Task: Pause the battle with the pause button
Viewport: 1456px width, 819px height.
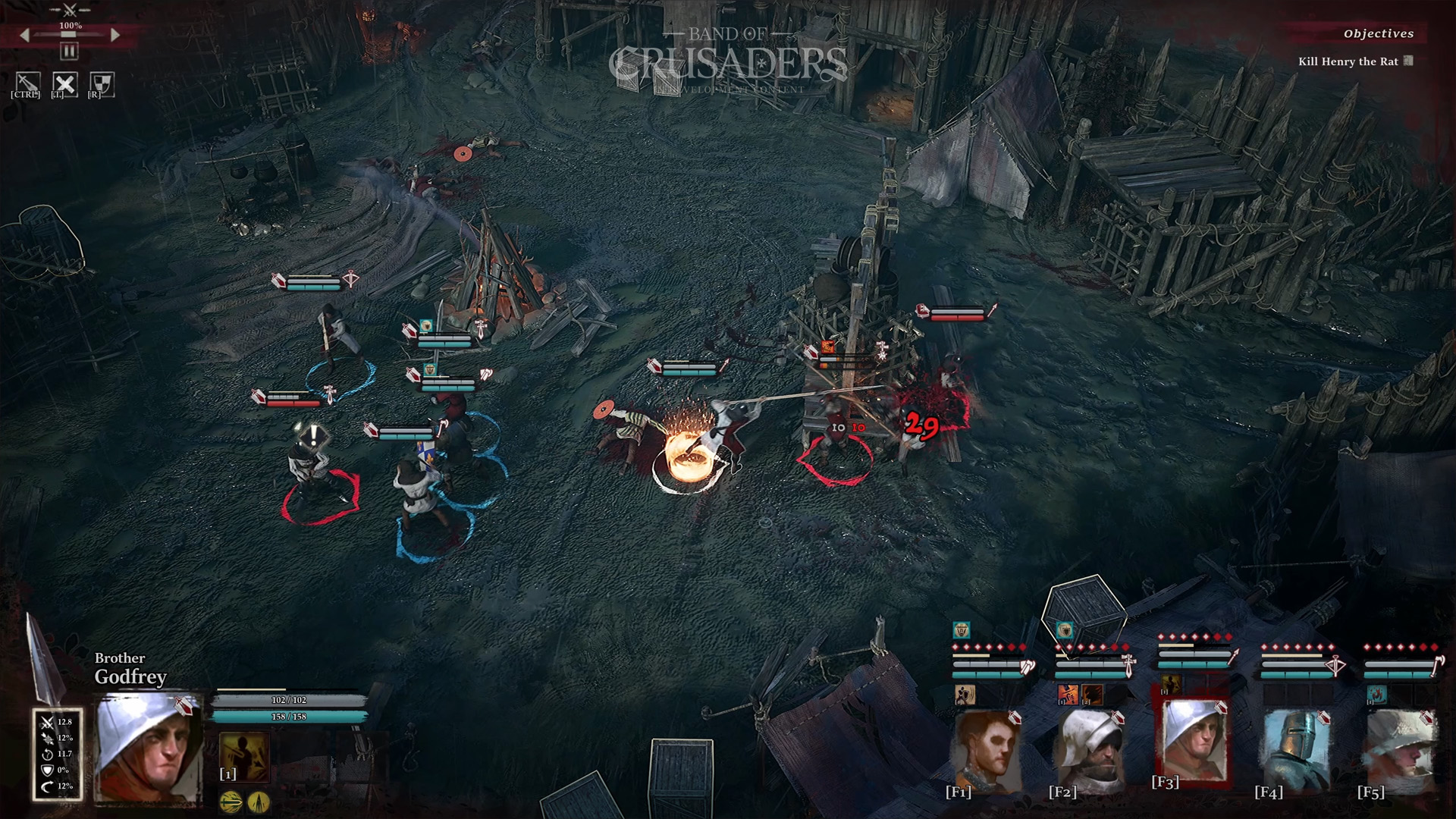Action: tap(69, 52)
